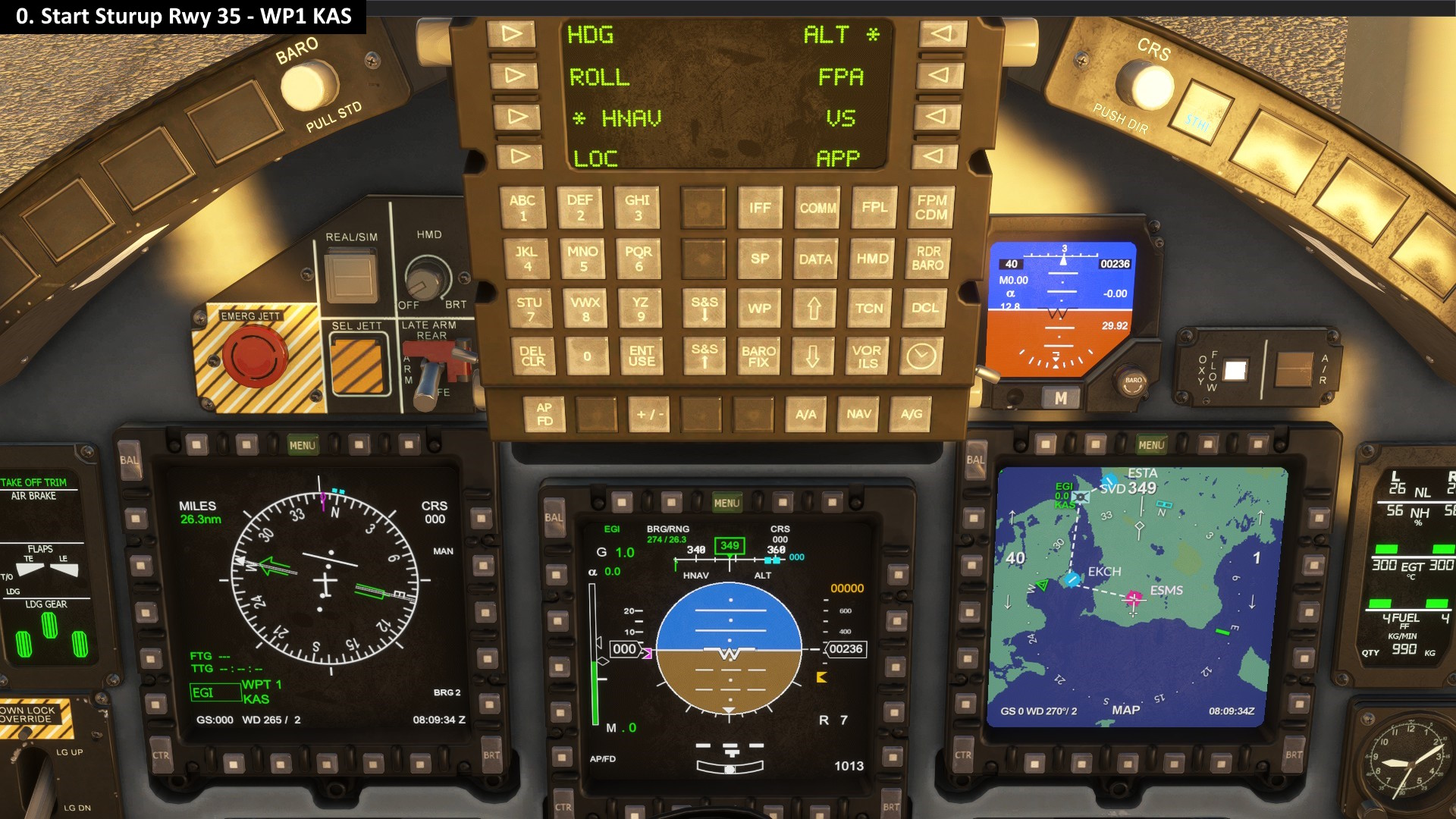Switch to NAV master mode
The image size is (1456, 819).
tap(858, 414)
